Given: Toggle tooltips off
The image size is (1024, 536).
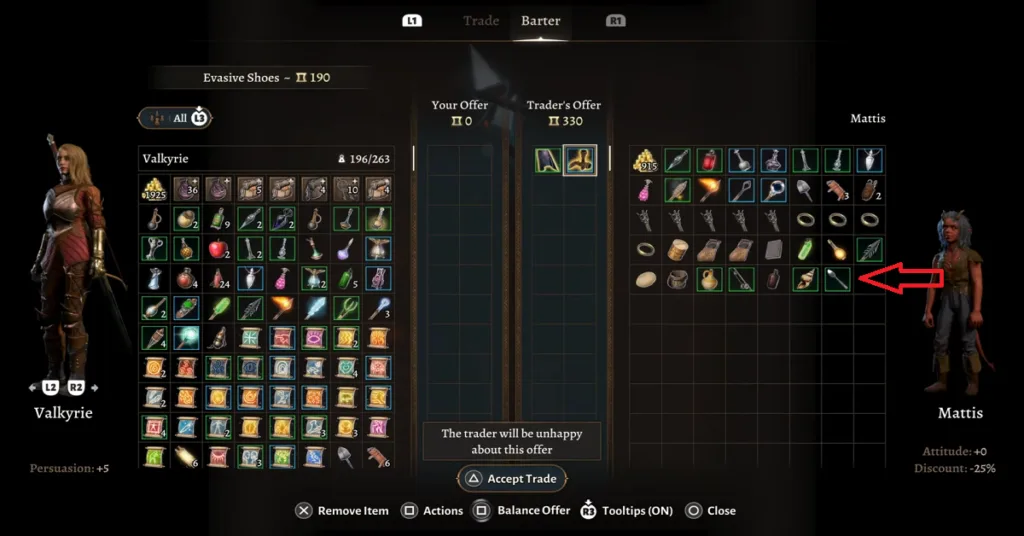Looking at the screenshot, I should (626, 510).
